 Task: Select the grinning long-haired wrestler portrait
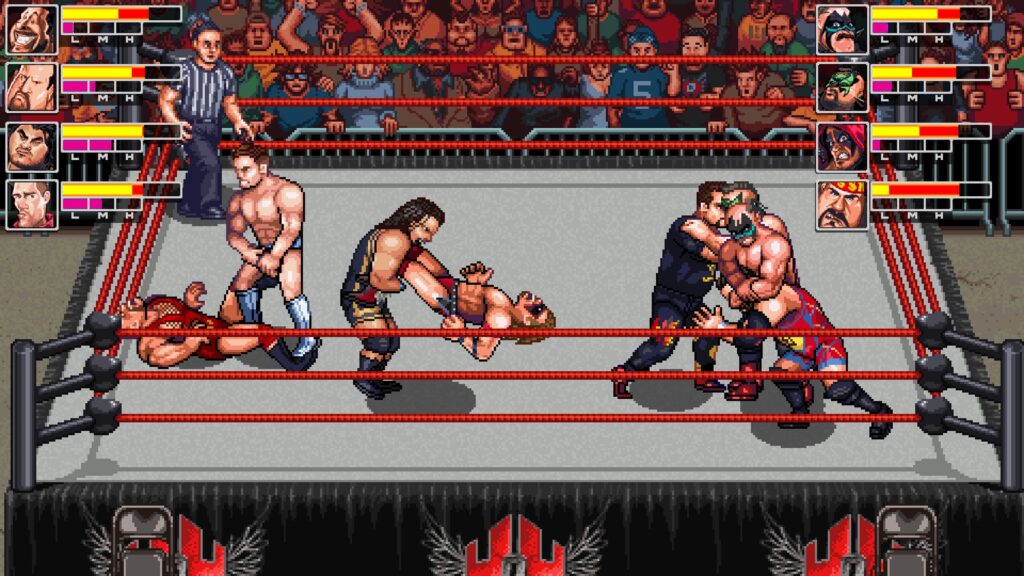pos(31,29)
